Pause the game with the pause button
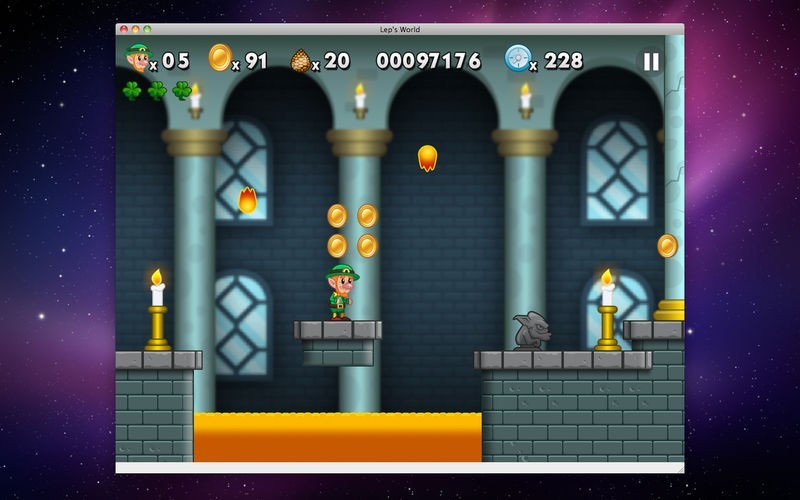 (x=651, y=62)
